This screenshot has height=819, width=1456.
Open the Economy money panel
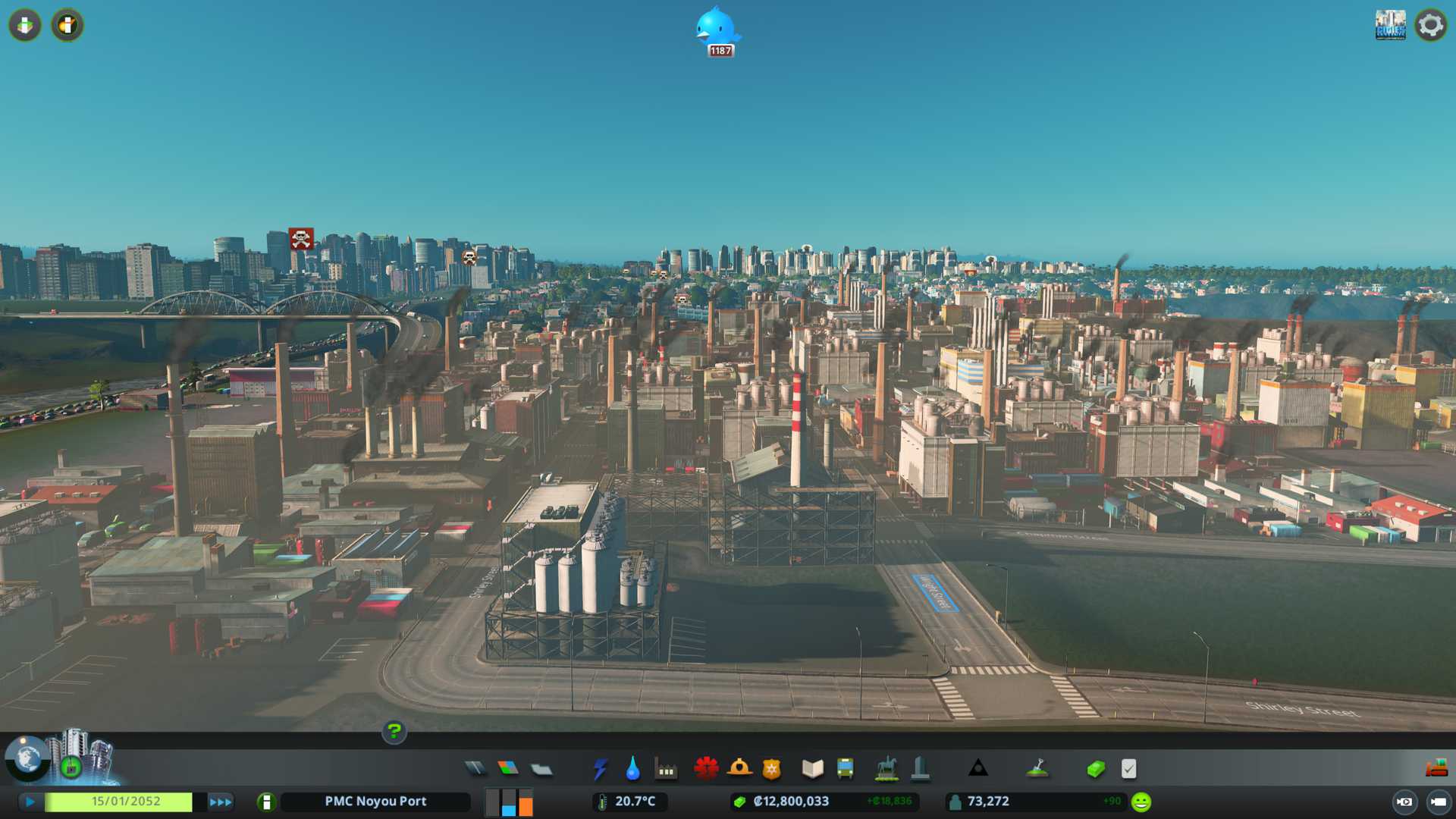1096,769
